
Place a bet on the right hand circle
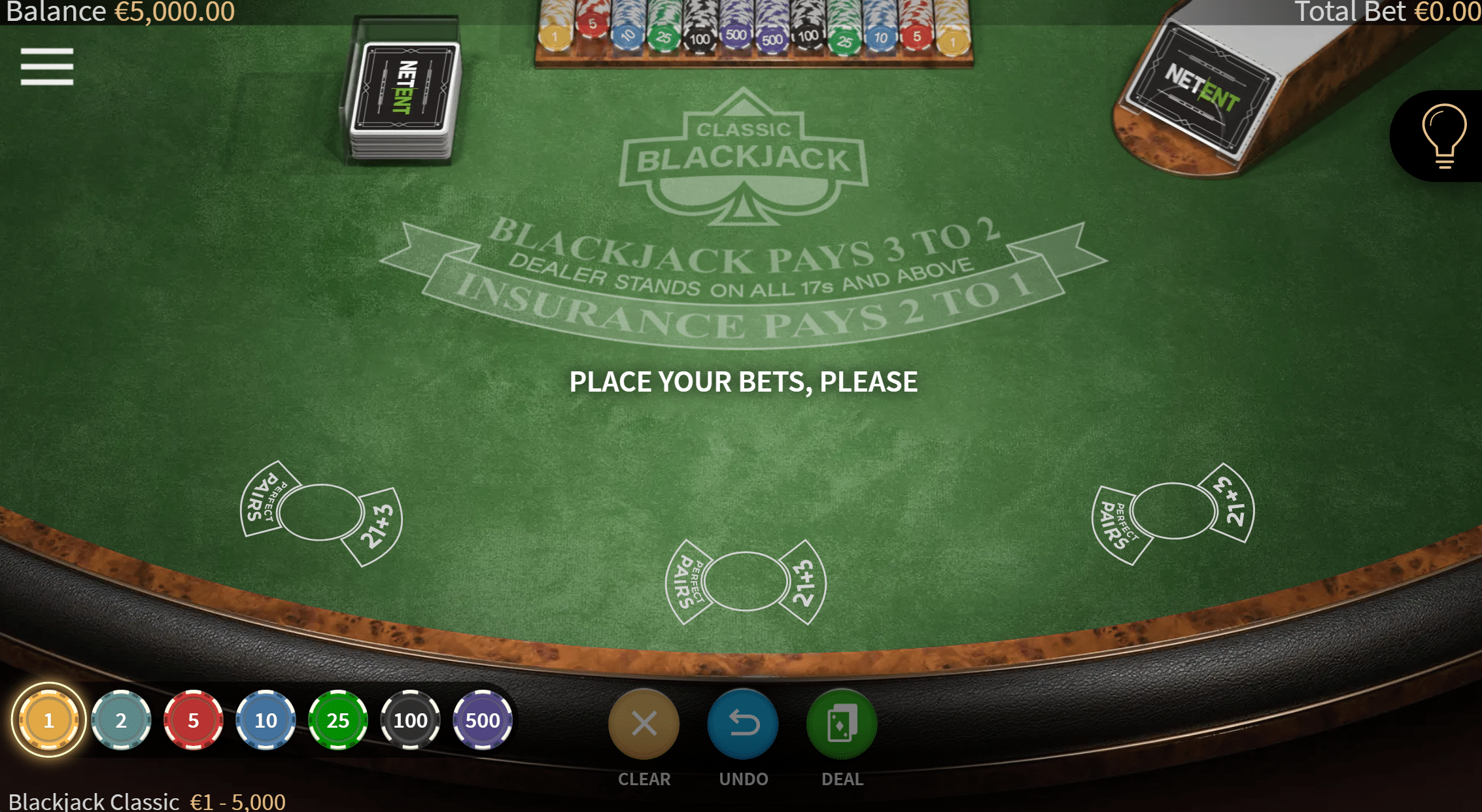[x=1173, y=511]
